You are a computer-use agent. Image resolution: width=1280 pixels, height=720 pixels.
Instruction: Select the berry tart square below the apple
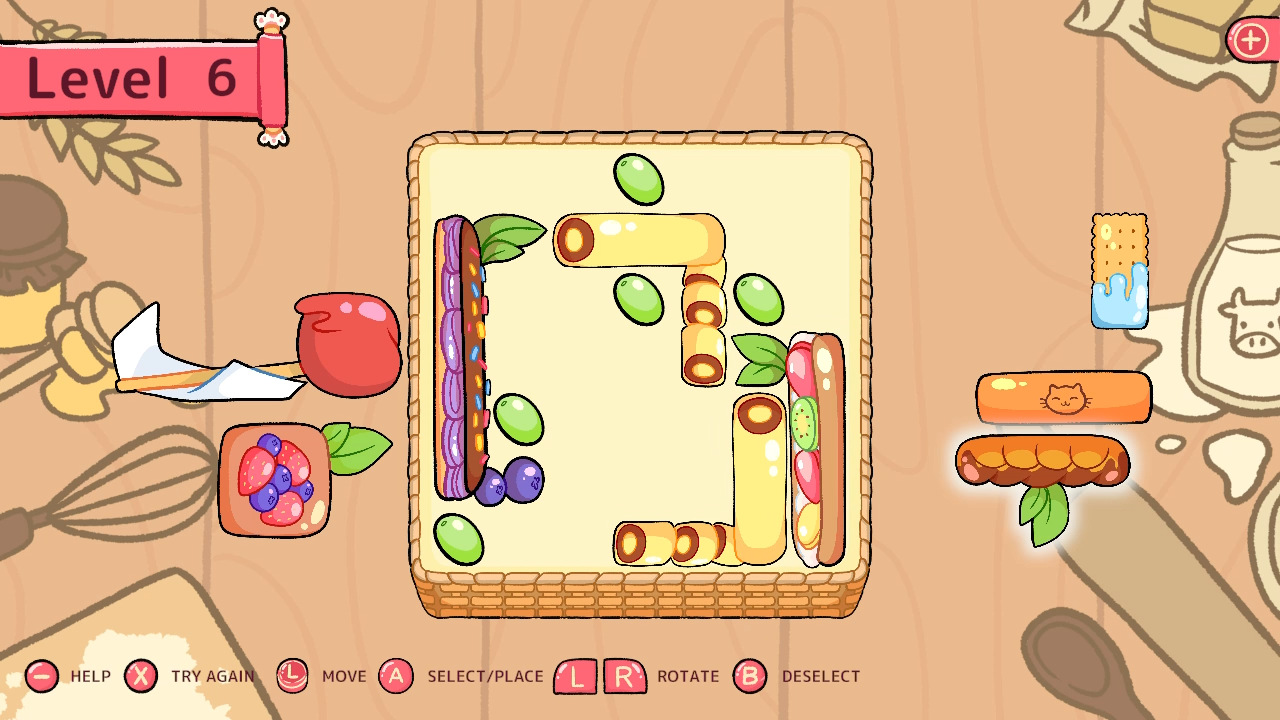[275, 478]
